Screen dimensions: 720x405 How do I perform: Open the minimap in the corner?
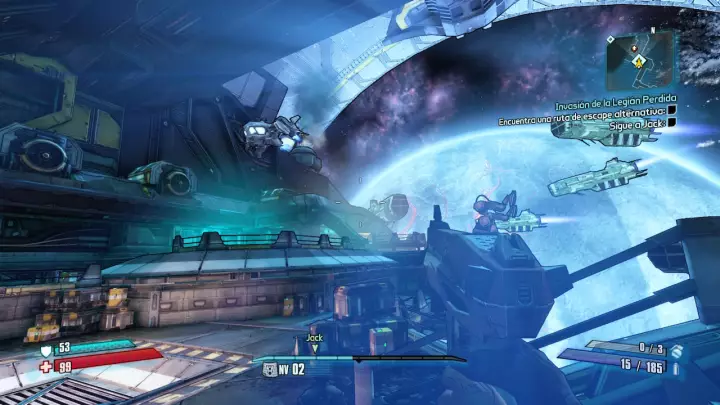tap(642, 60)
